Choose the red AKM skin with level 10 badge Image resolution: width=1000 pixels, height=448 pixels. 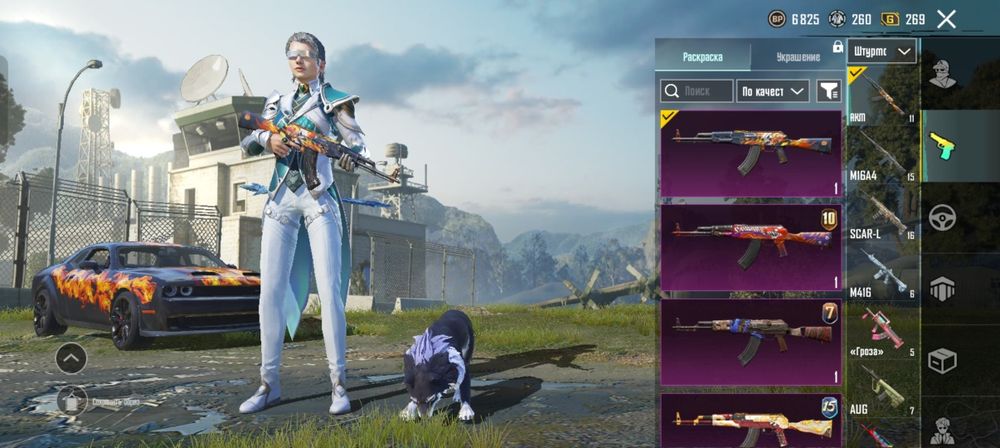coord(750,247)
